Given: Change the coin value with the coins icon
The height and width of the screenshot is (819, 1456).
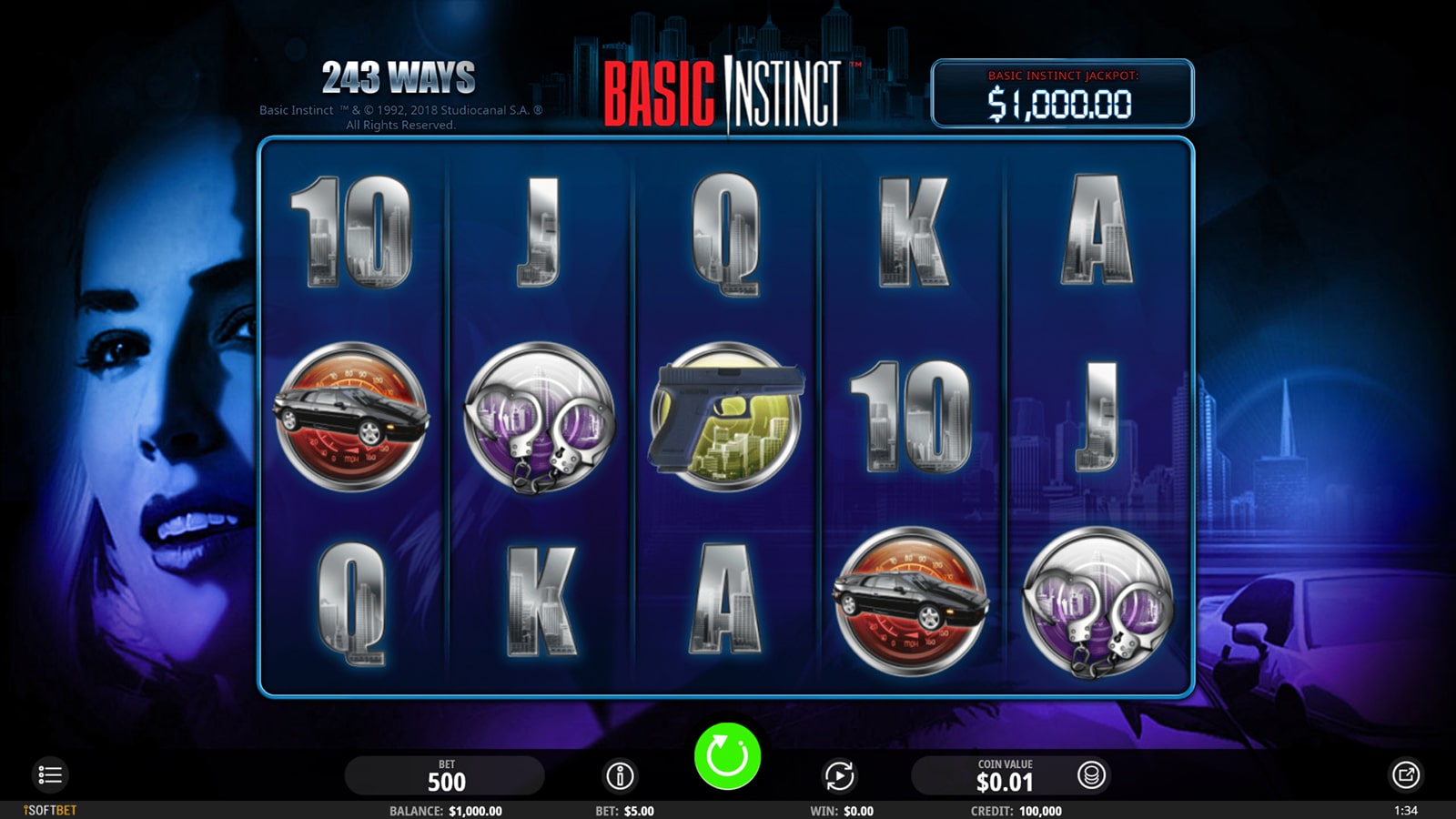Looking at the screenshot, I should 1091,775.
